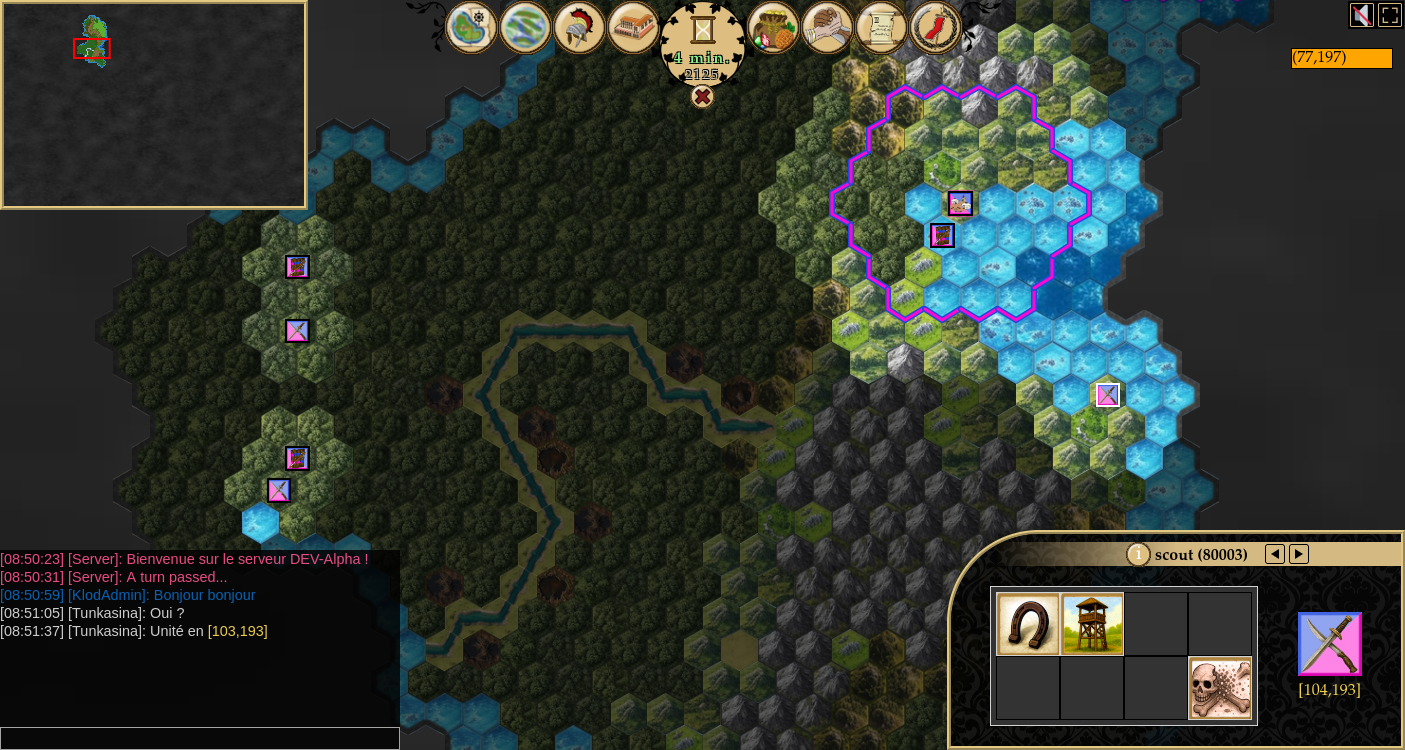Click the minimap overview
The width and height of the screenshot is (1405, 750).
pyautogui.click(x=154, y=105)
